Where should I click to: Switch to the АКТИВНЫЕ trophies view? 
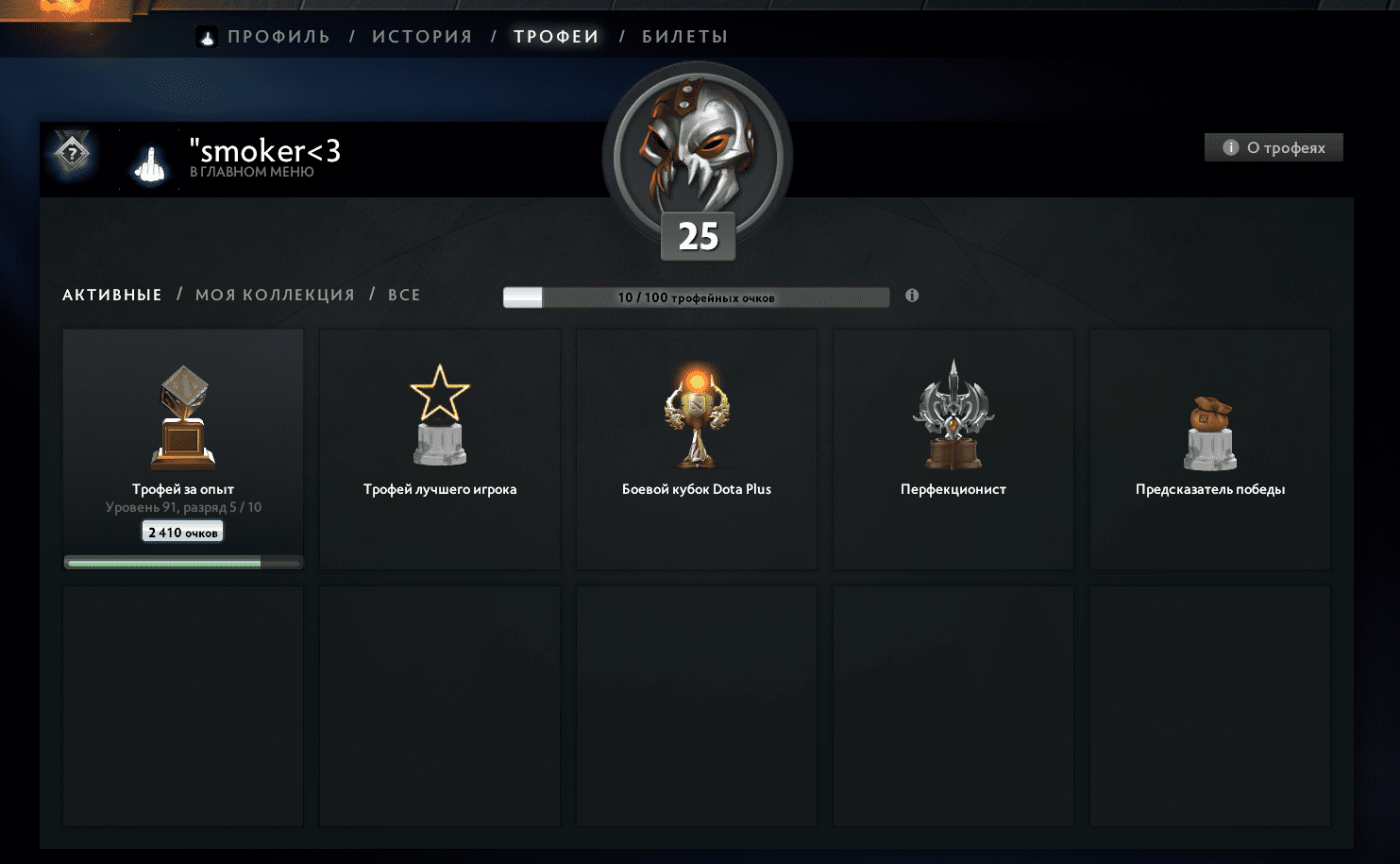click(x=110, y=294)
